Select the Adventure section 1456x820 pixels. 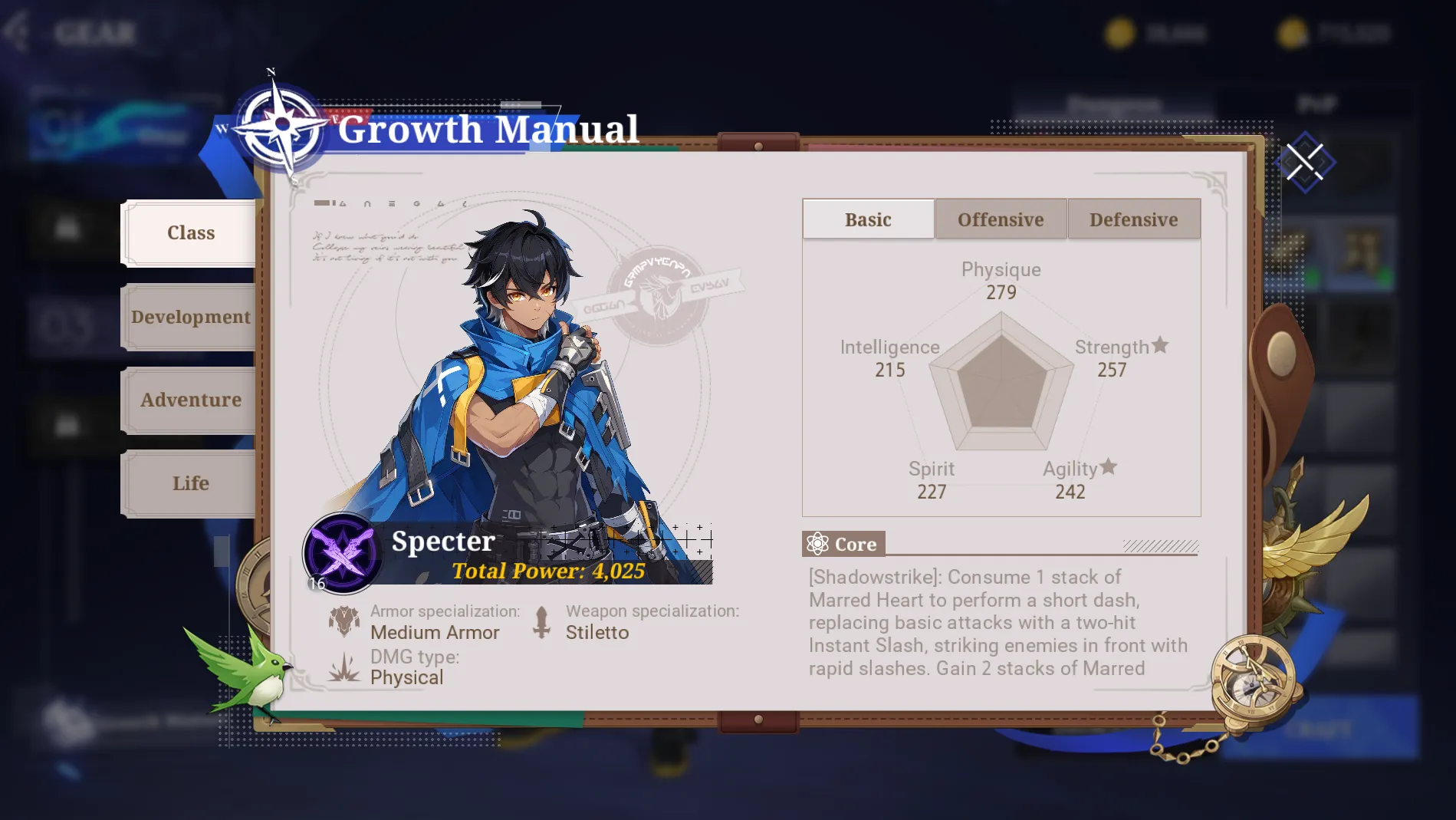tap(190, 400)
